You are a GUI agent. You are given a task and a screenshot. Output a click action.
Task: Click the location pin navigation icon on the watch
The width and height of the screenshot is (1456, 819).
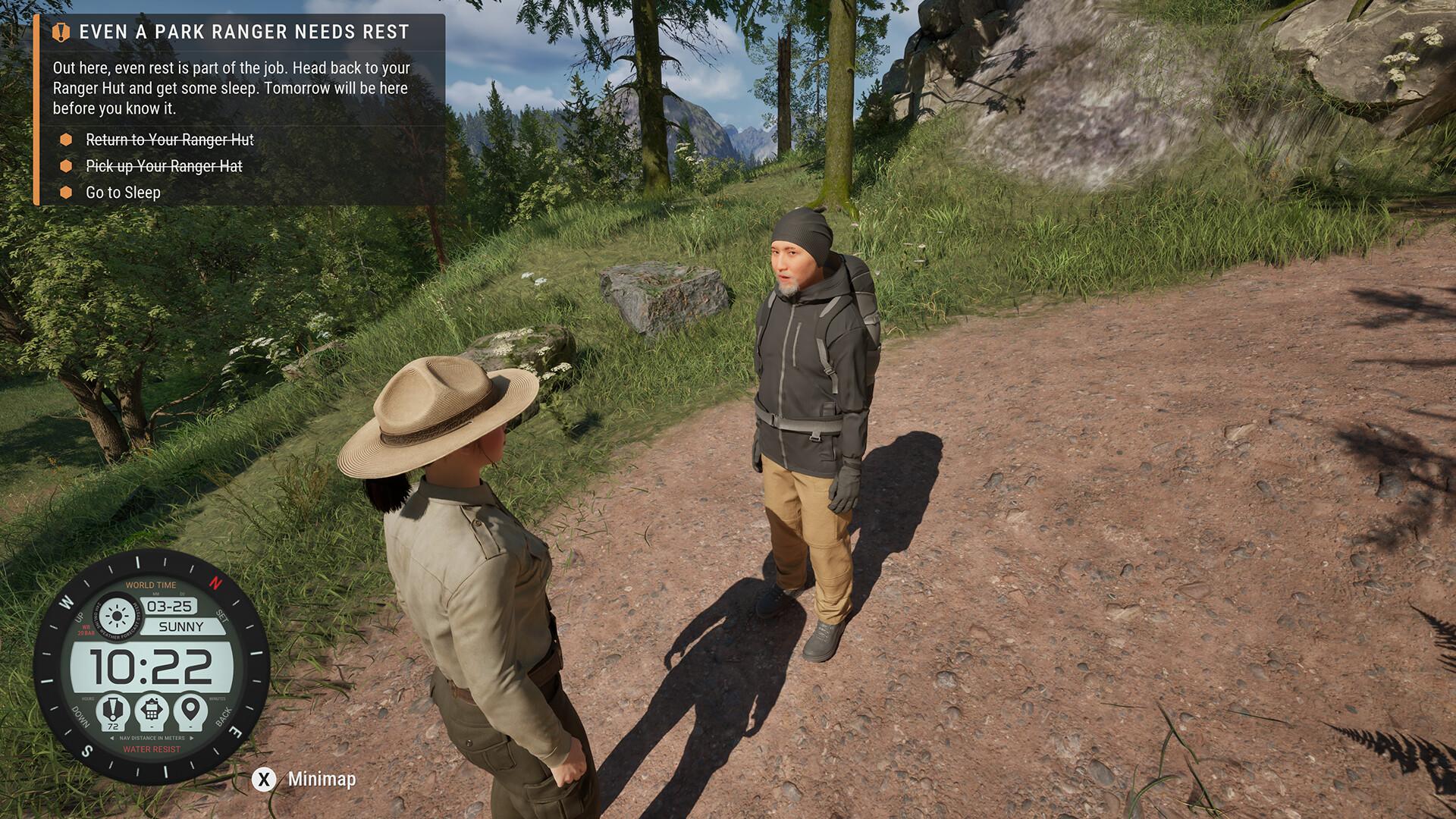click(190, 709)
